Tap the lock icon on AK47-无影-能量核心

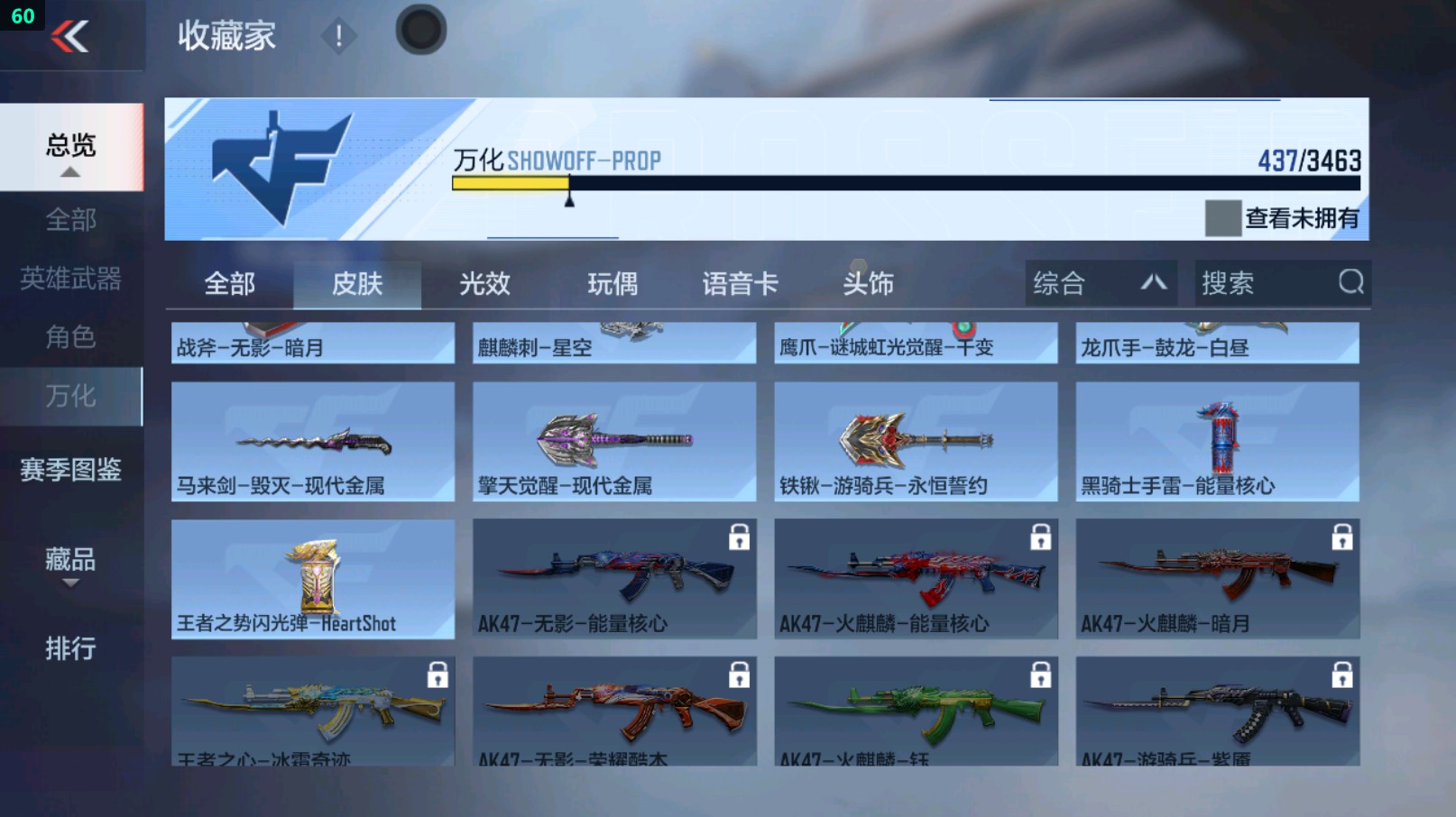740,538
